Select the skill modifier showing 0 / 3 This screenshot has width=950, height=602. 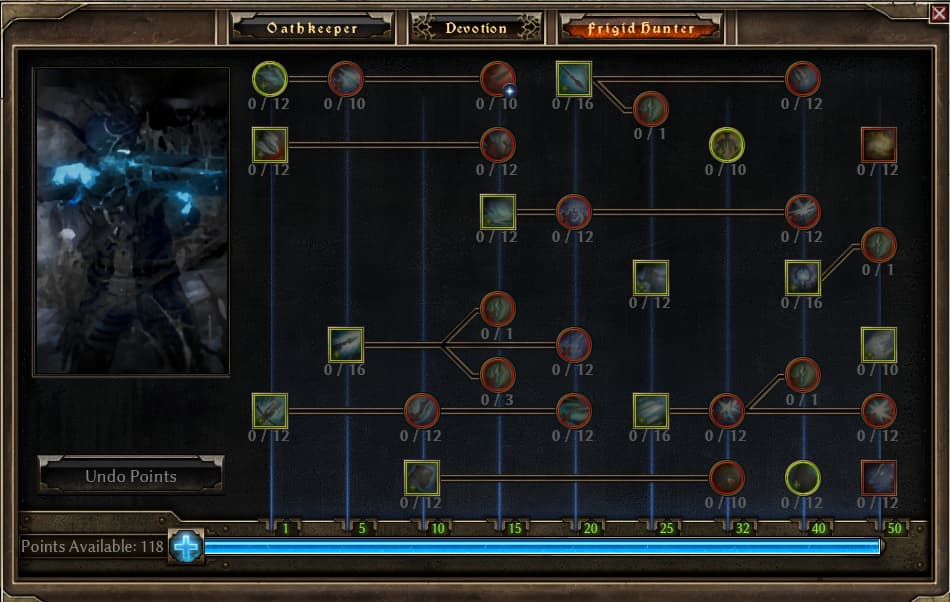point(498,375)
